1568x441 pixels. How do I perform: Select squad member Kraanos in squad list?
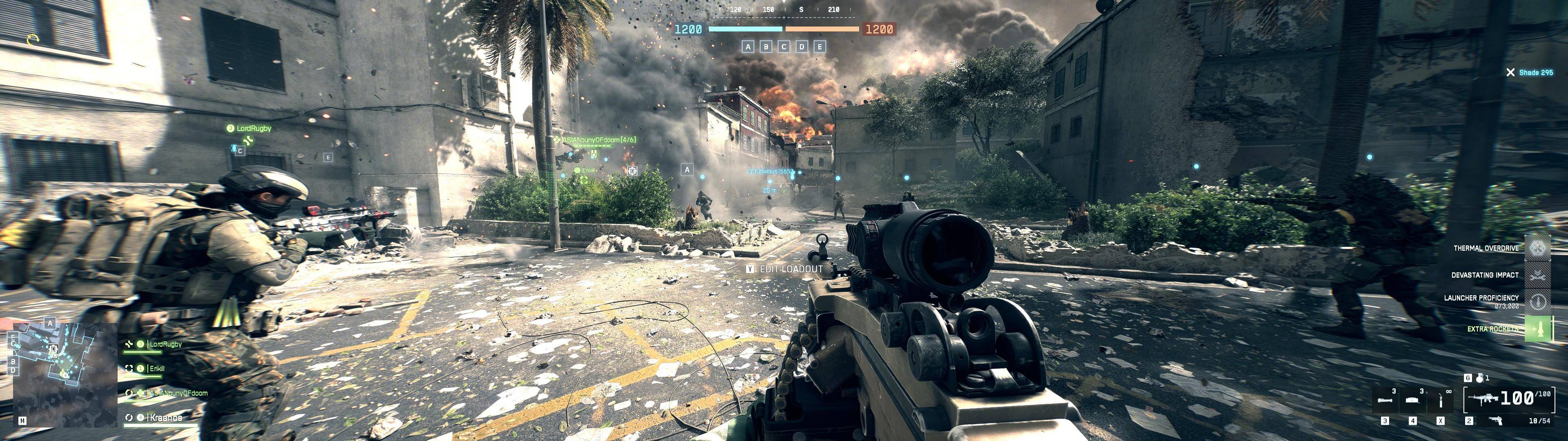(165, 418)
